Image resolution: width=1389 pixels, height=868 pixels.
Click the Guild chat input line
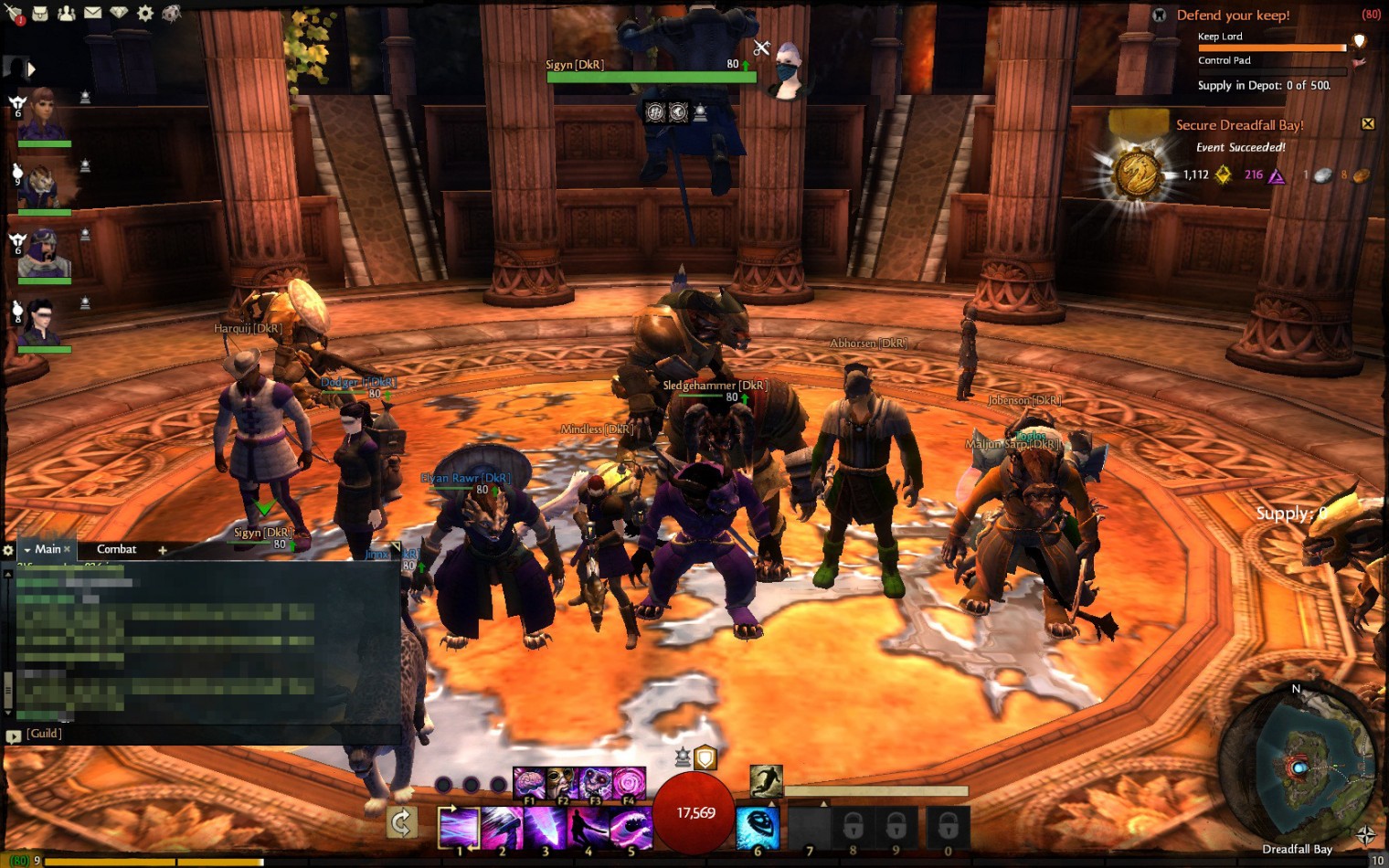[x=210, y=734]
